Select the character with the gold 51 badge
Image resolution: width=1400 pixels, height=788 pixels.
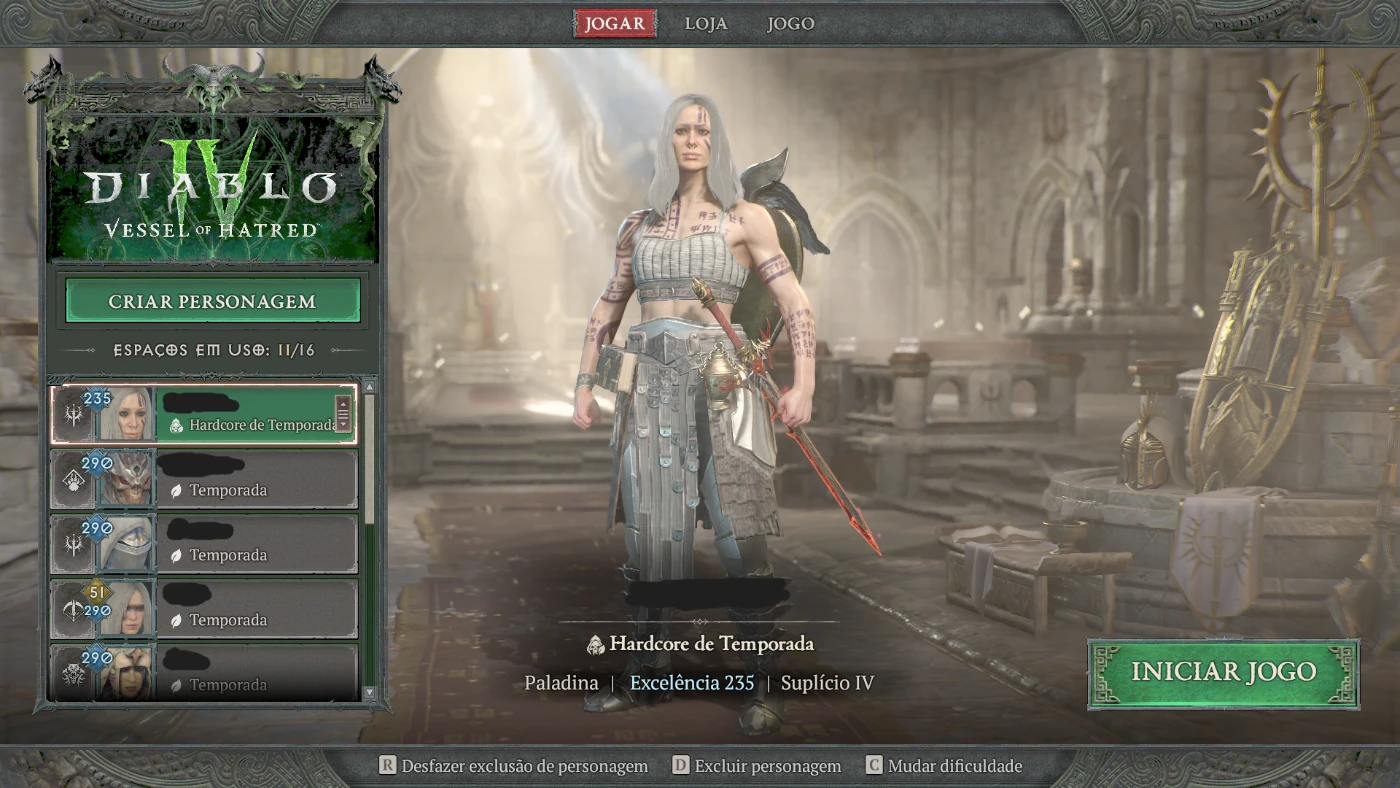(x=204, y=609)
